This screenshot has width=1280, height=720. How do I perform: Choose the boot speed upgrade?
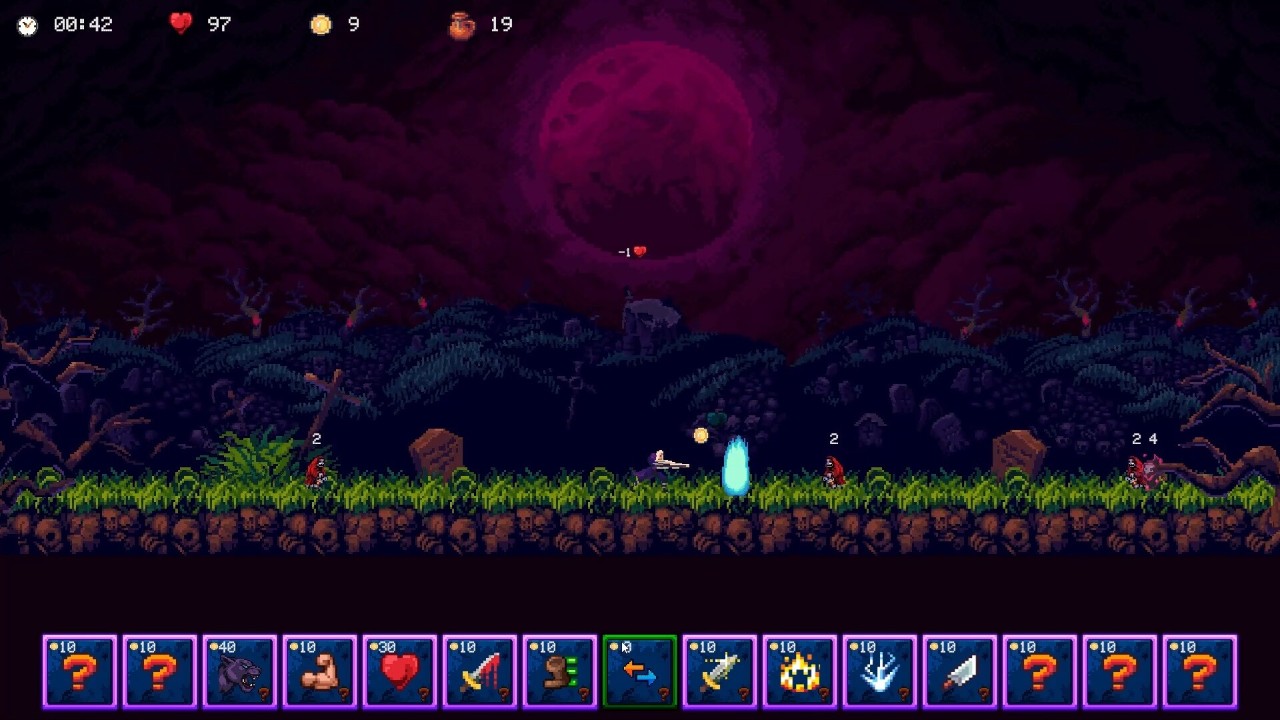point(560,671)
